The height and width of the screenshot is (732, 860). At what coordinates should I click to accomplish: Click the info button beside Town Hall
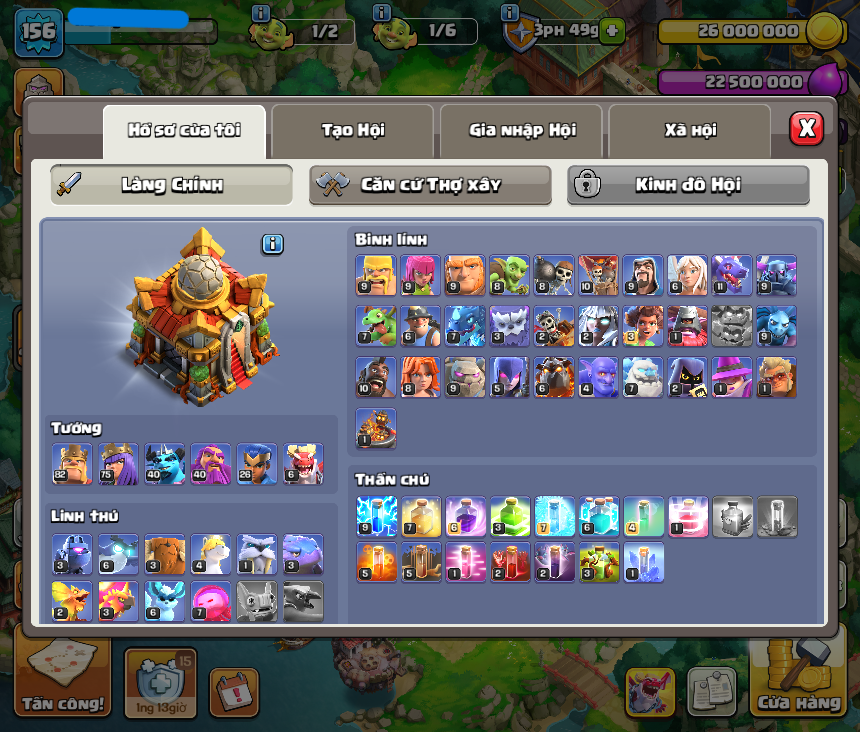pos(272,244)
